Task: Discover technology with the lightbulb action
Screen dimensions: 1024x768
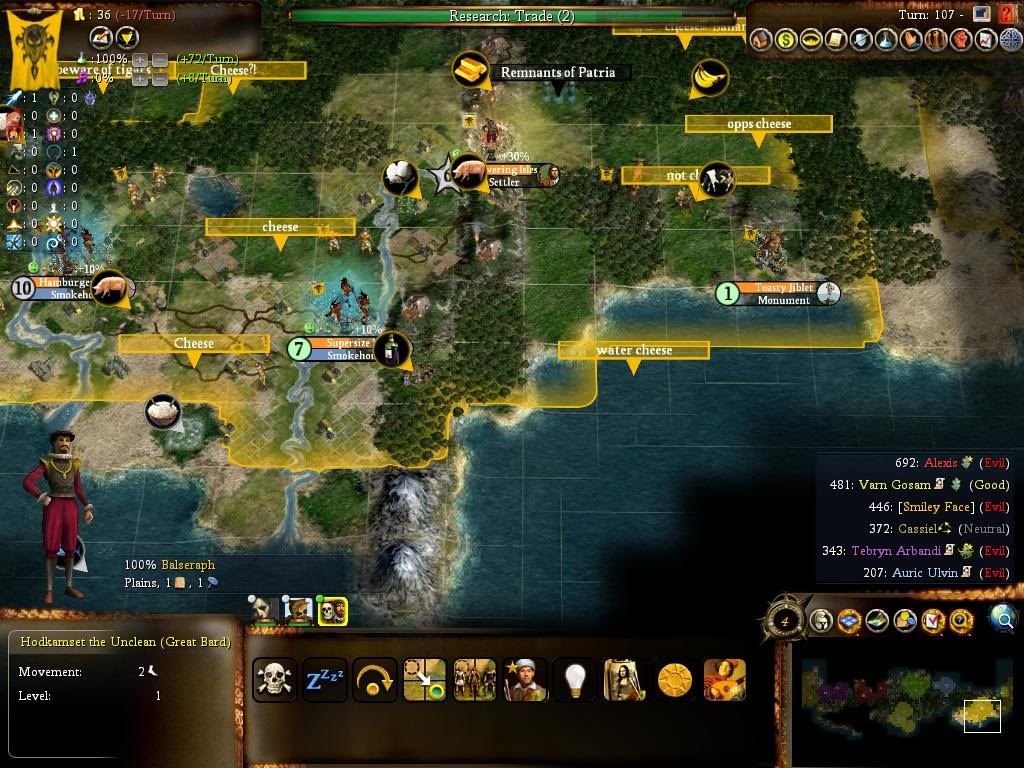Action: 574,681
